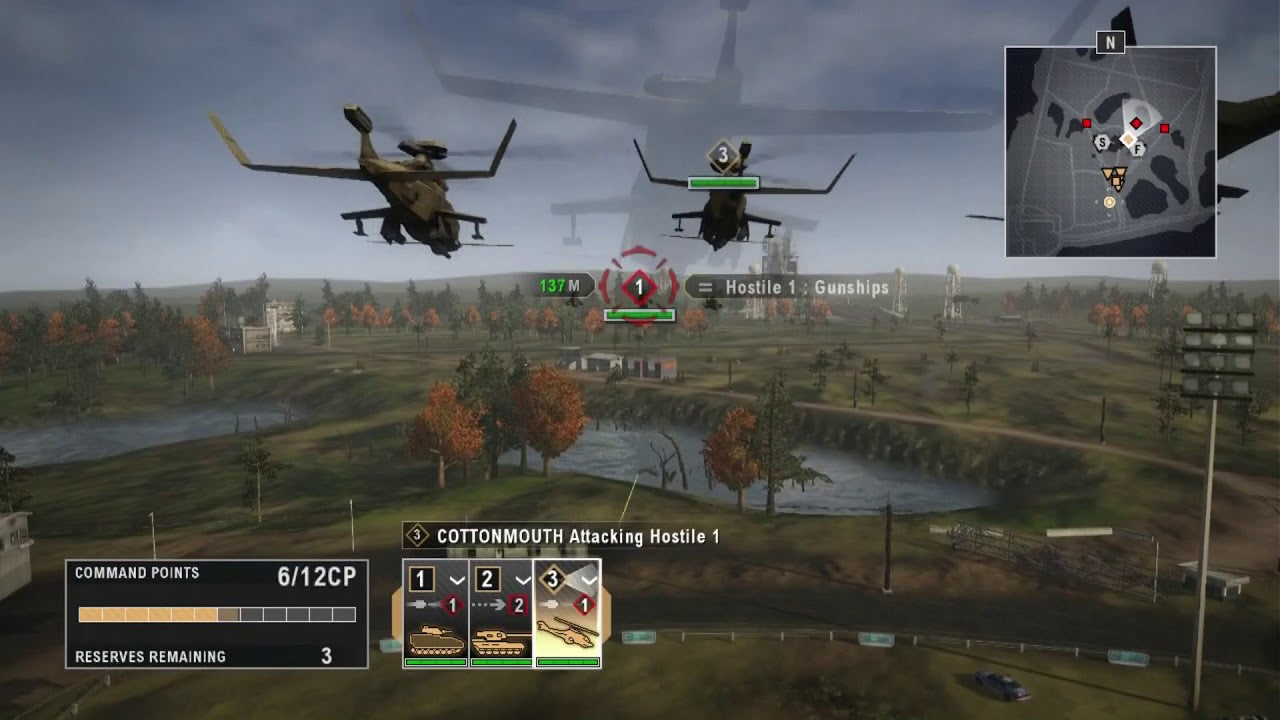Target the Hostile 1 red diamond marker
The width and height of the screenshot is (1280, 720).
639,288
